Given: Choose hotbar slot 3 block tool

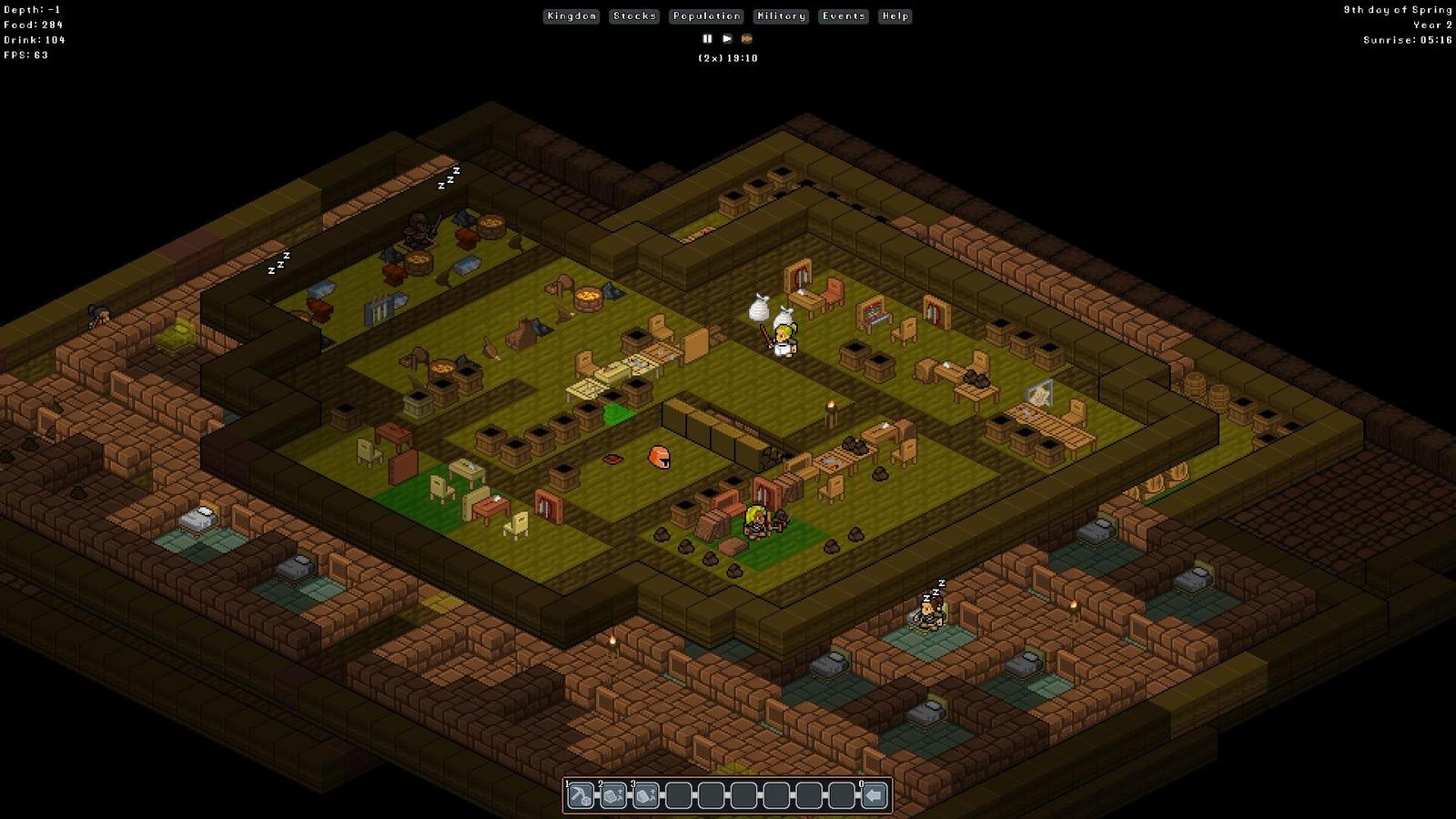Looking at the screenshot, I should (646, 796).
